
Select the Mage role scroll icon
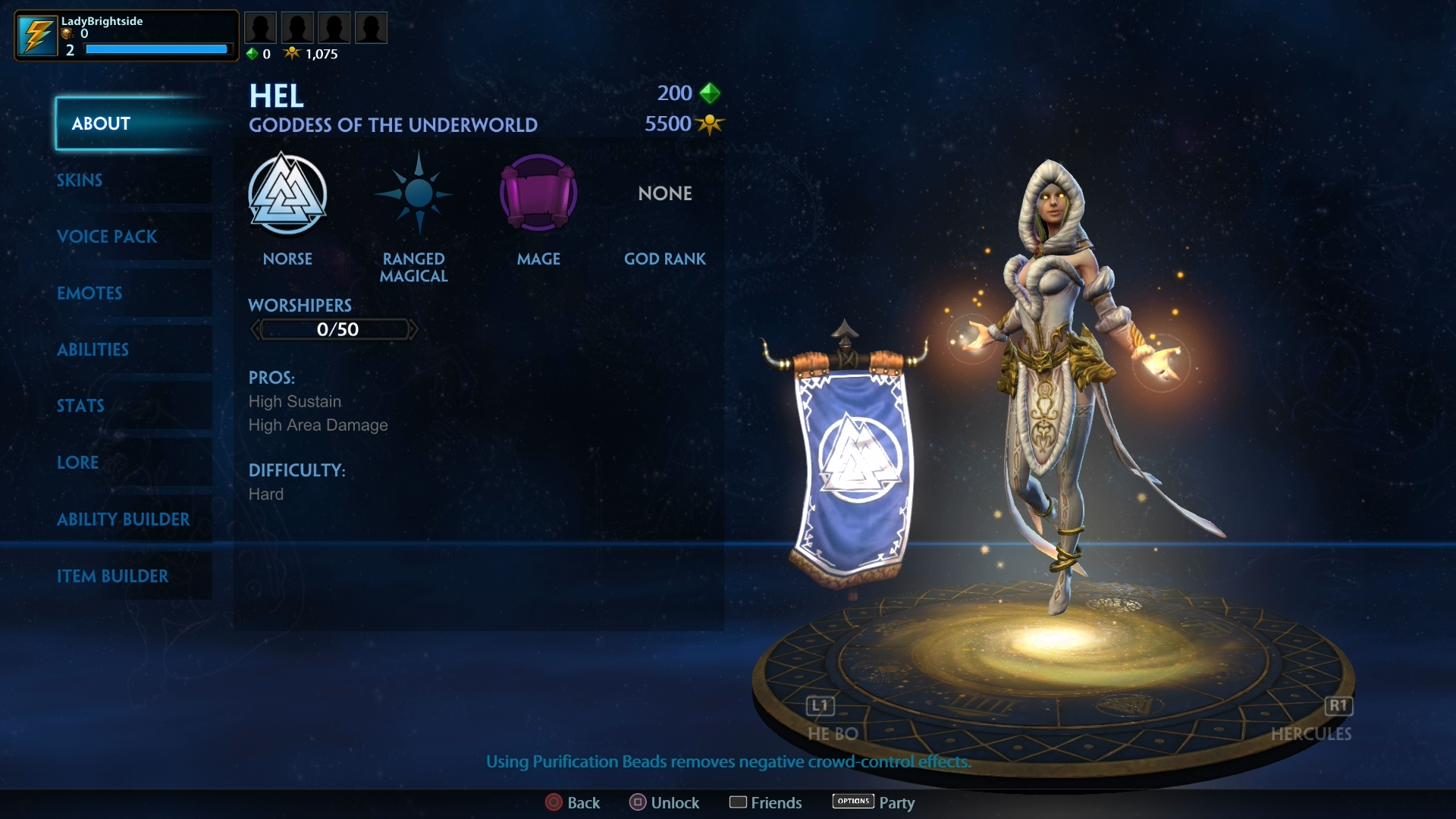point(538,193)
